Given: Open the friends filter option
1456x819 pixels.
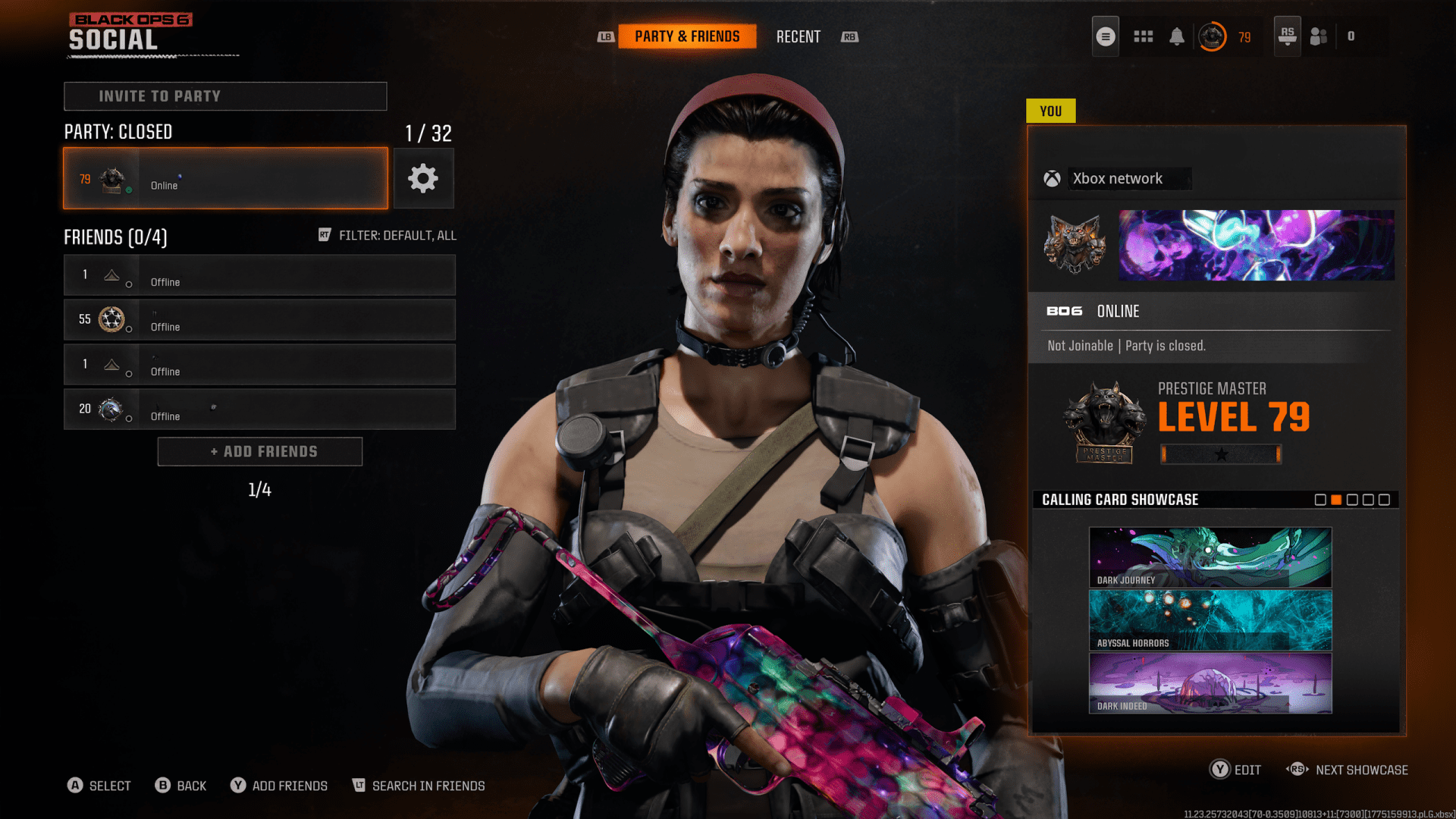Looking at the screenshot, I should 388,235.
